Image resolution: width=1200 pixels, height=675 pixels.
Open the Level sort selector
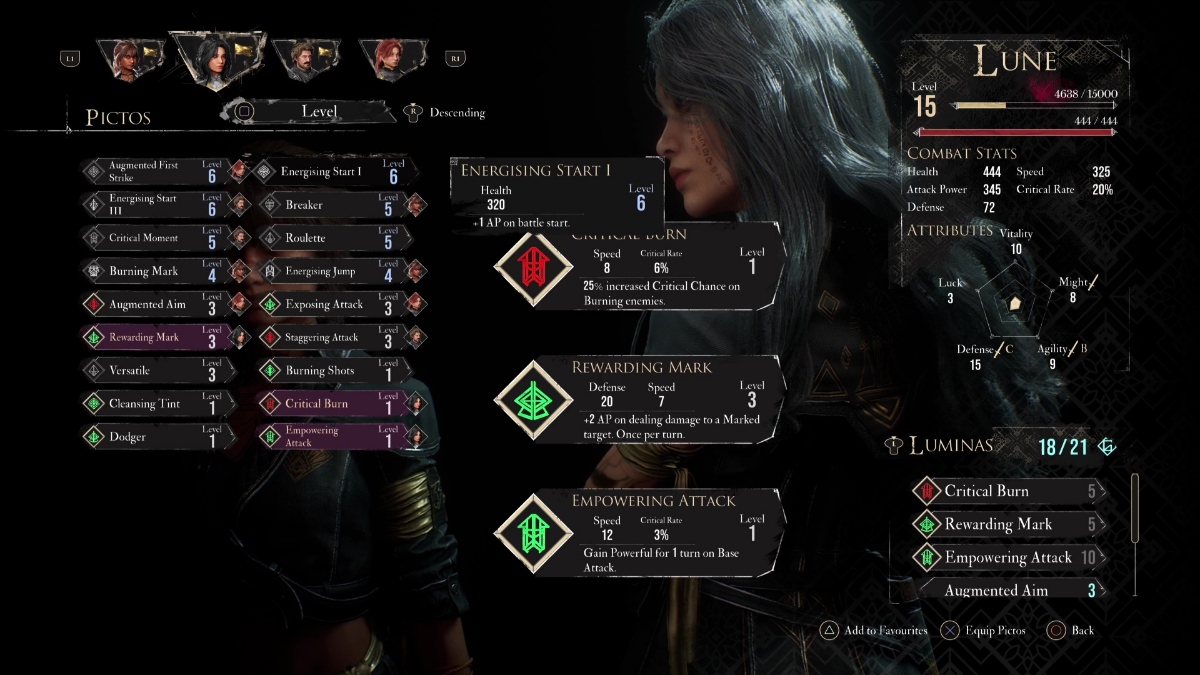(x=318, y=112)
